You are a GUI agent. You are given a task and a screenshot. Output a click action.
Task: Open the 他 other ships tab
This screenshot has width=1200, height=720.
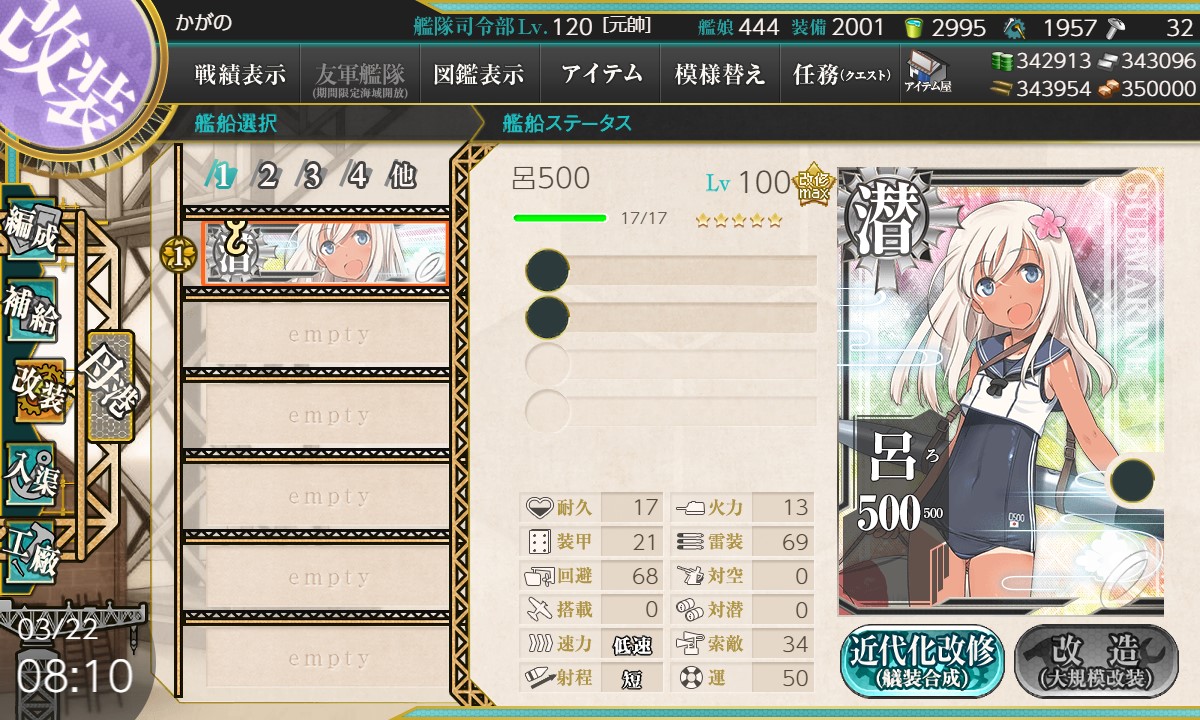[402, 176]
